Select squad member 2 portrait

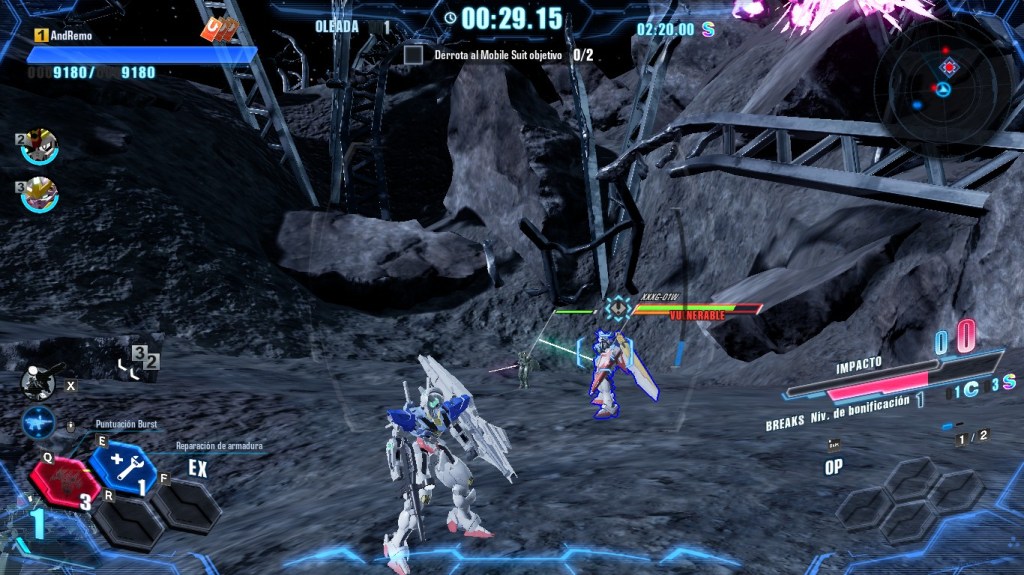(x=40, y=146)
